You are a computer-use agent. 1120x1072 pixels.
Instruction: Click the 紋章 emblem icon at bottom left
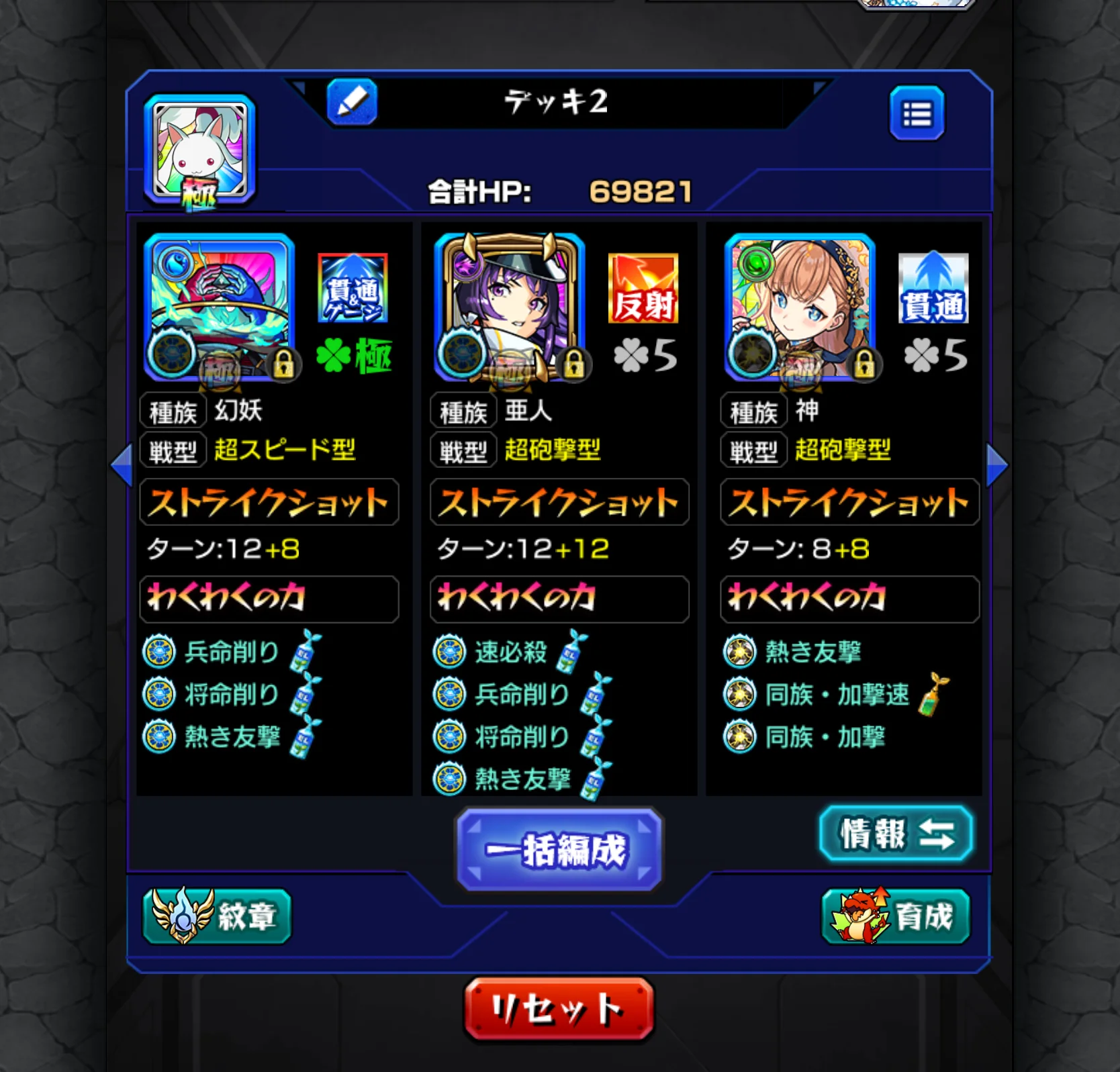tap(216, 917)
